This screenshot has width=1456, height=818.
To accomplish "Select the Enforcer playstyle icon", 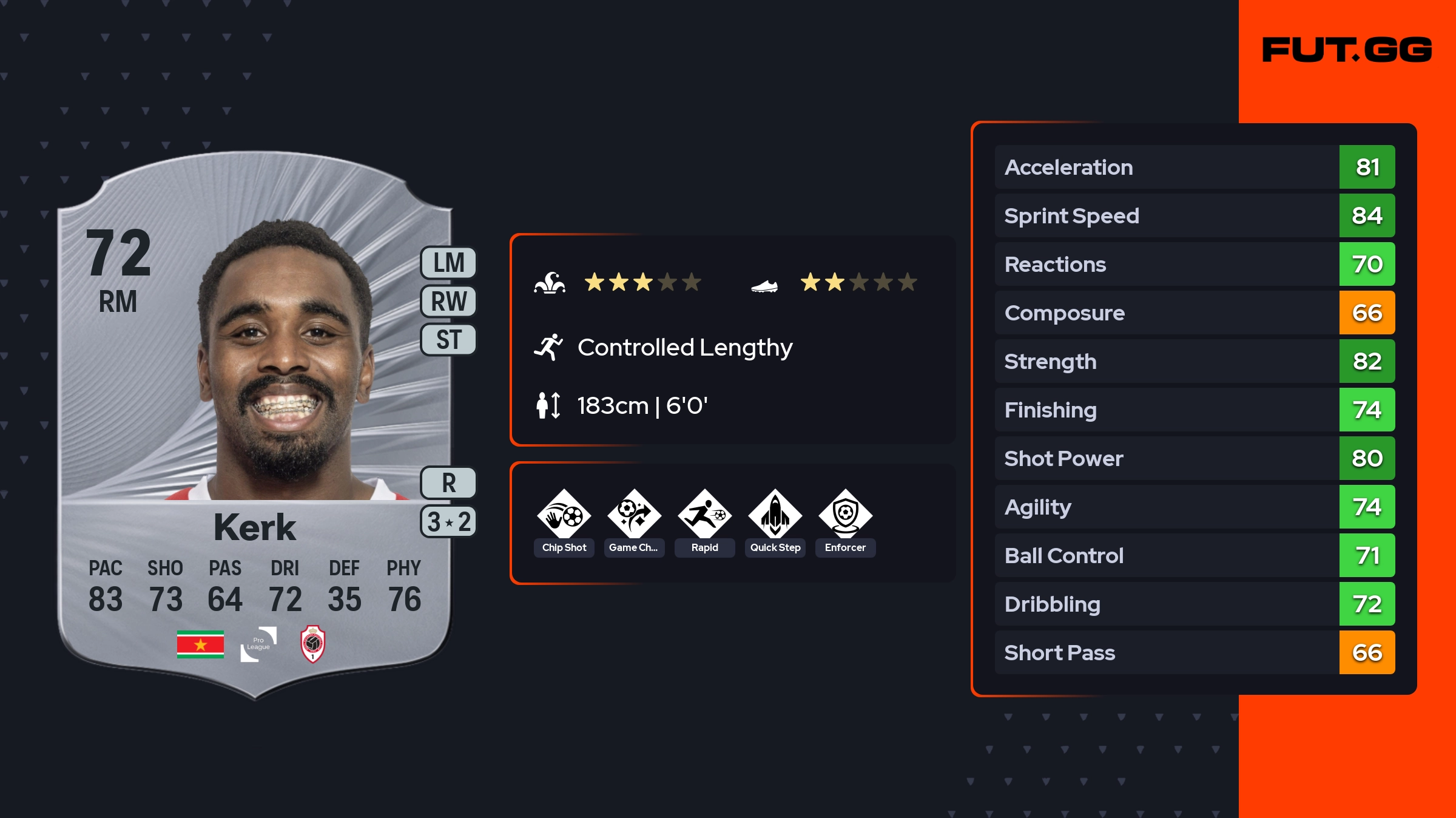I will (845, 515).
